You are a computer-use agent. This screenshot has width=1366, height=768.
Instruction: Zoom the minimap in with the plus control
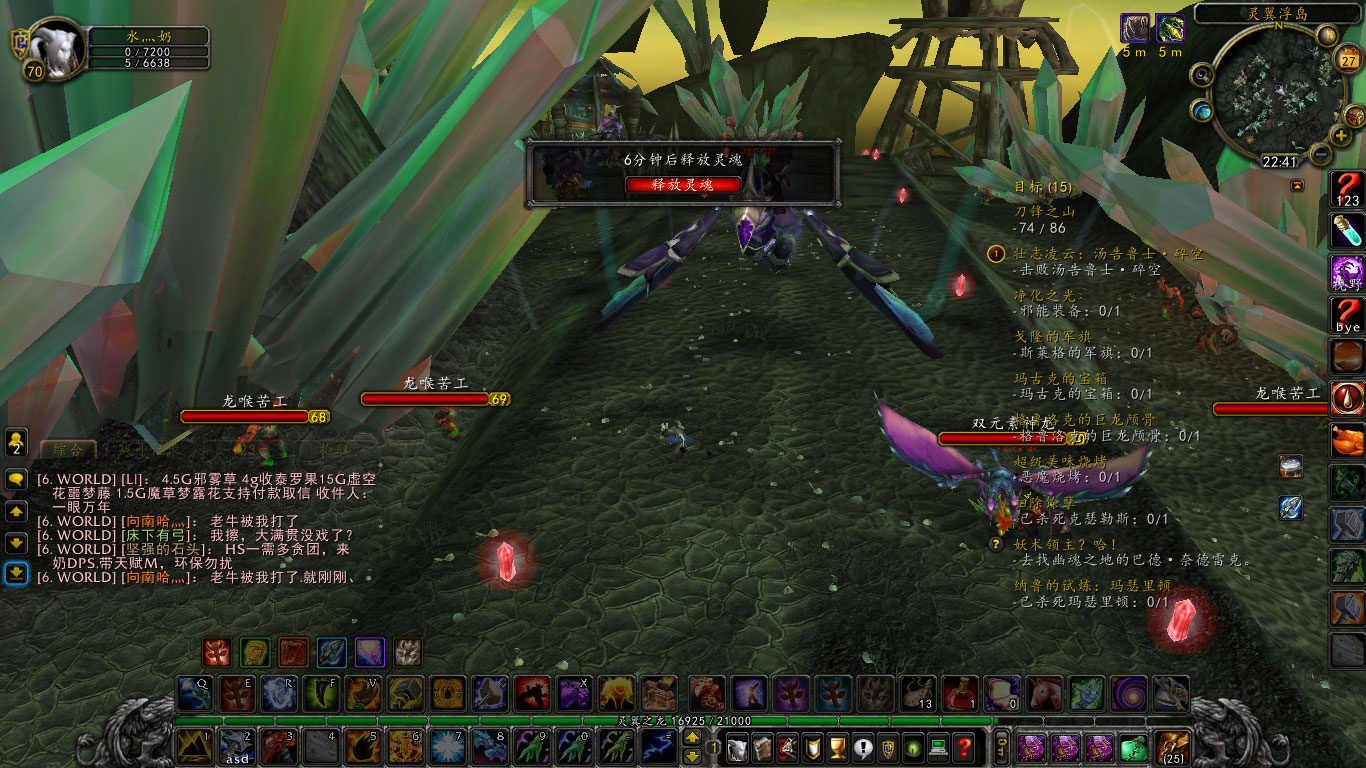[x=1339, y=135]
